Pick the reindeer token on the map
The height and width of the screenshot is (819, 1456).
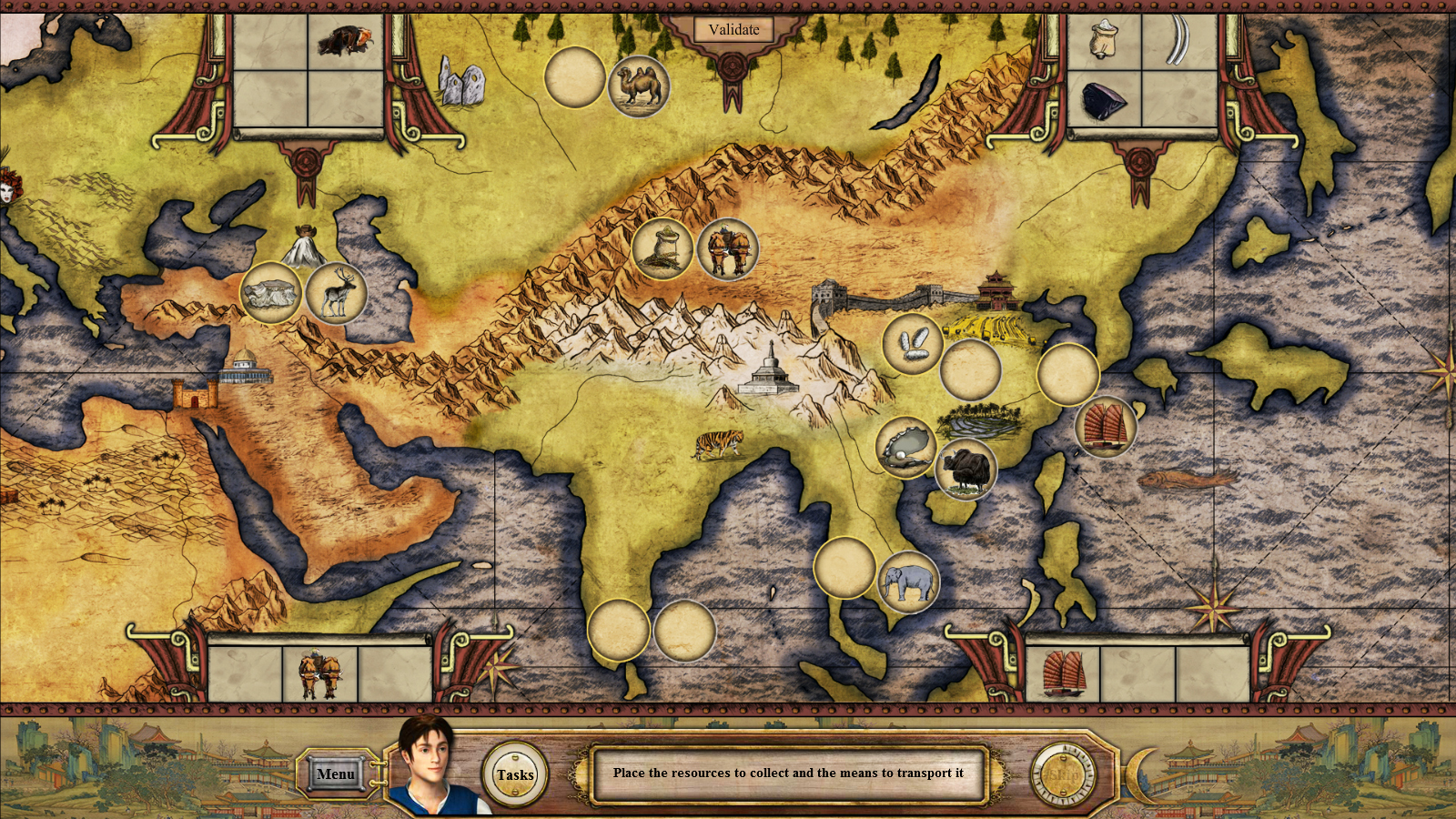[335, 291]
